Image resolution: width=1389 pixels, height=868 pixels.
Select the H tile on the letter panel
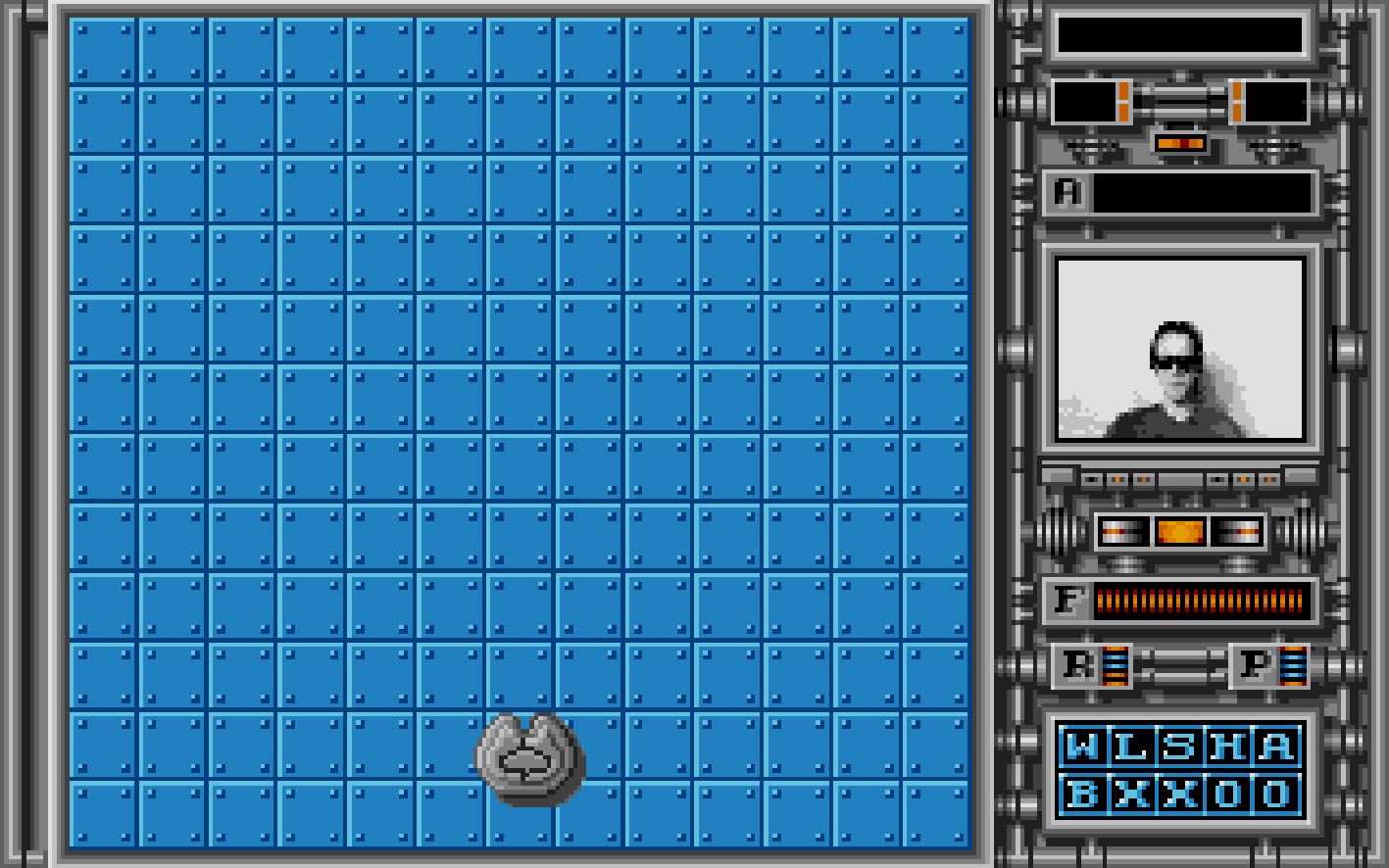point(1227,747)
